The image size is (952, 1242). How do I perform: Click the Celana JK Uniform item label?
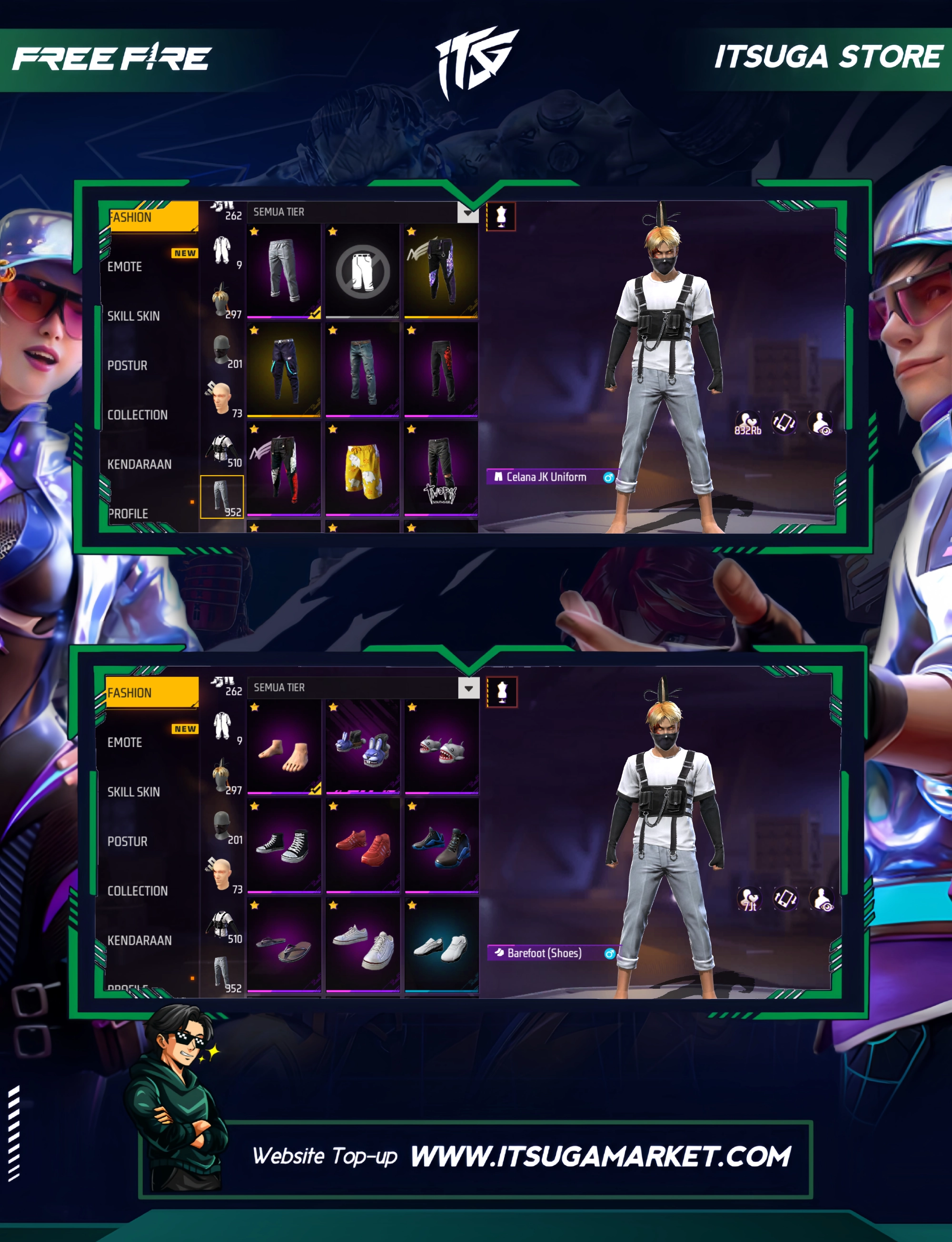coord(546,477)
